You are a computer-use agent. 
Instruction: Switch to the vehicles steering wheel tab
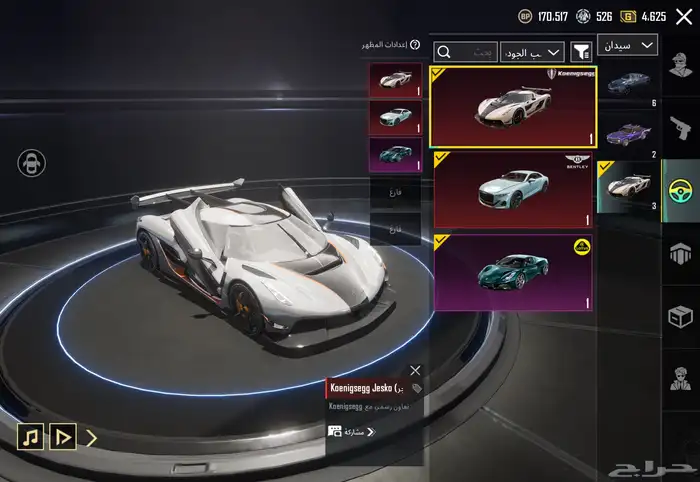[681, 186]
